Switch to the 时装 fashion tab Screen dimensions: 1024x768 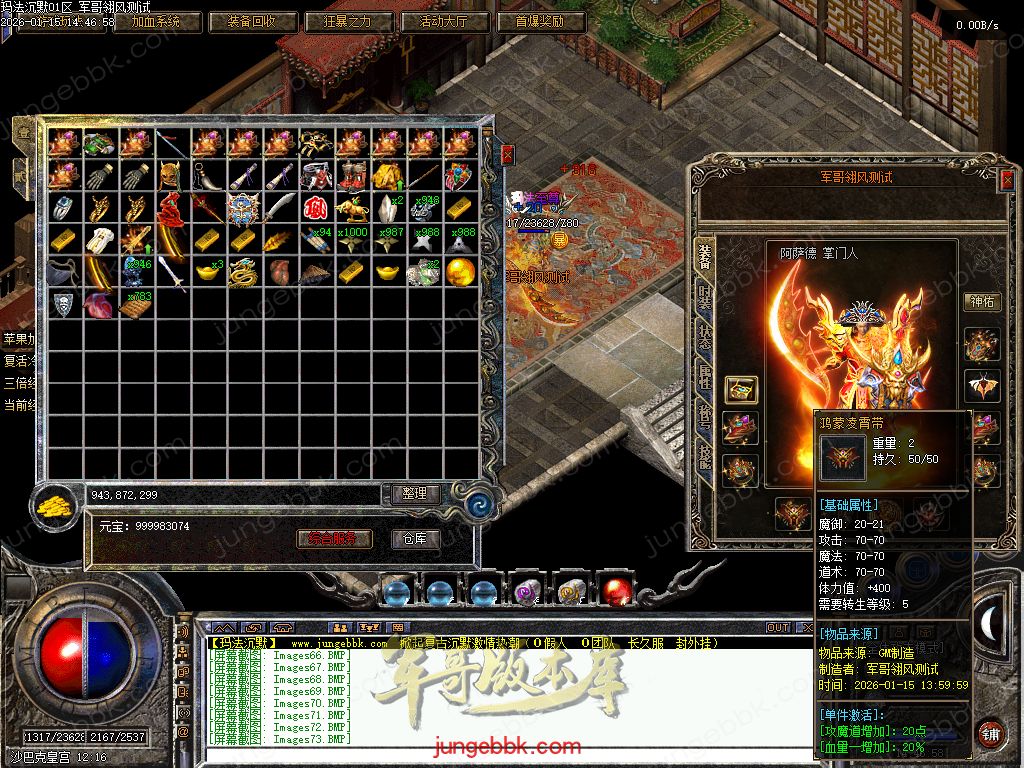pos(704,296)
